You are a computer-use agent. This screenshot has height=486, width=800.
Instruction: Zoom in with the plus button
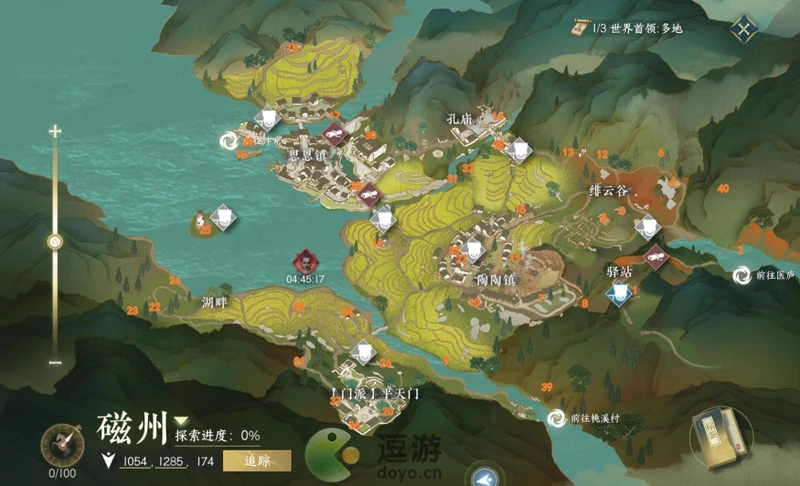[55, 131]
